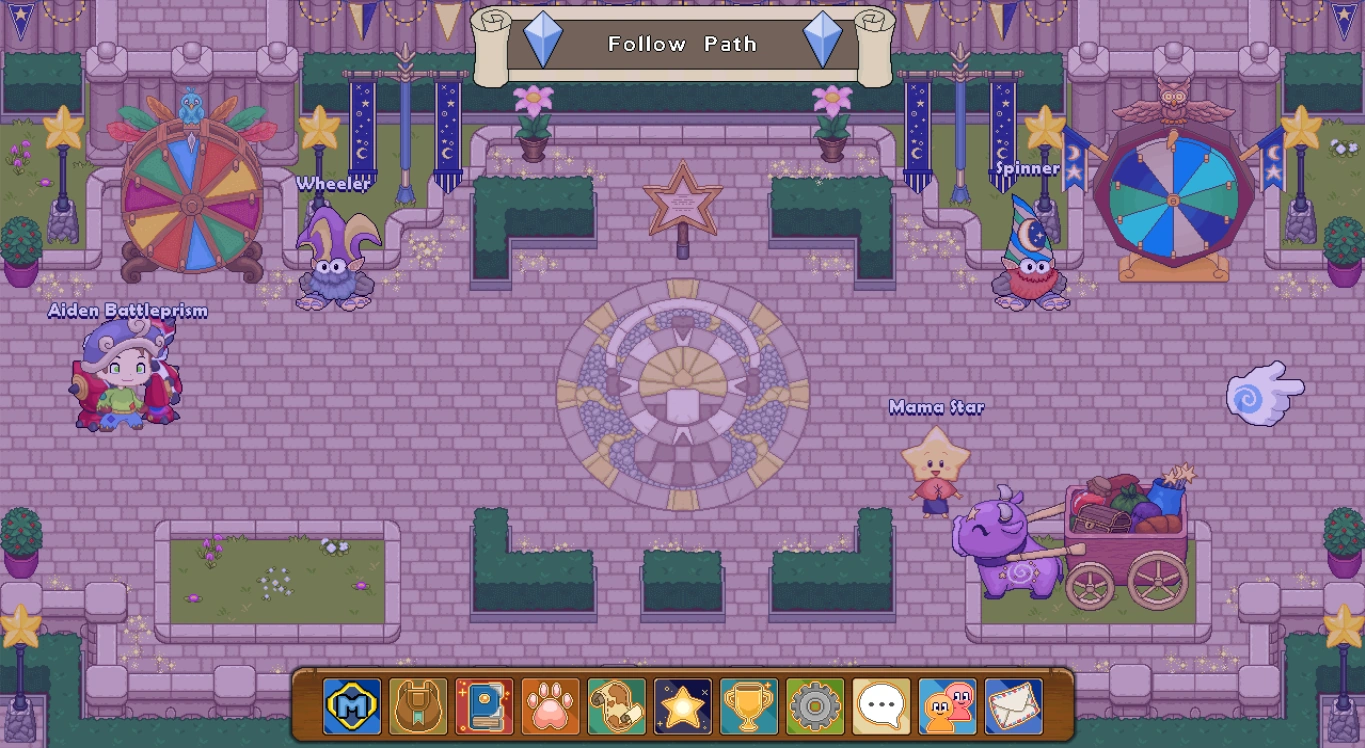1365x748 pixels.
Task: Open the friends list icon
Action: tap(947, 705)
